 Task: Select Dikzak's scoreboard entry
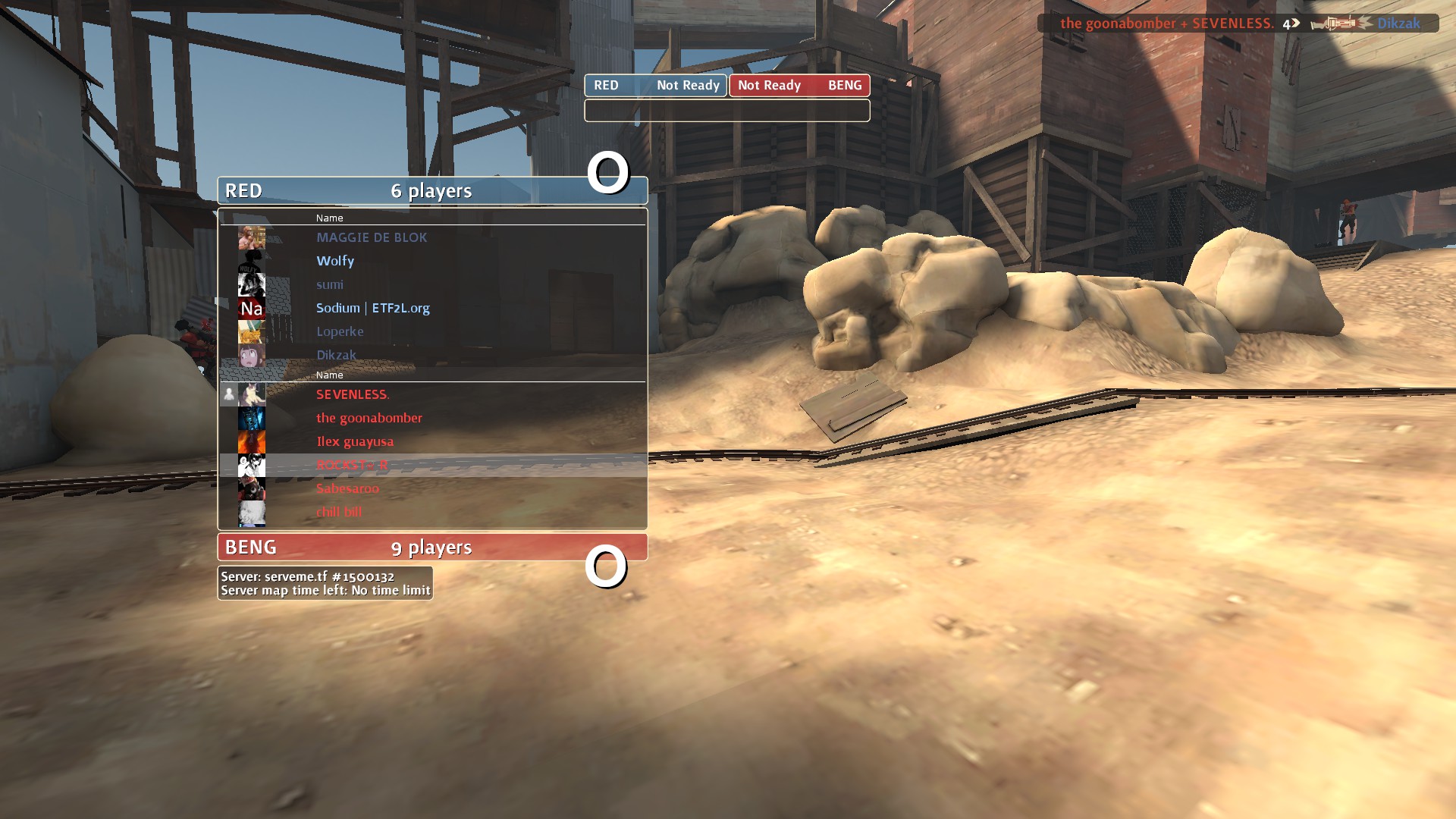pyautogui.click(x=336, y=355)
